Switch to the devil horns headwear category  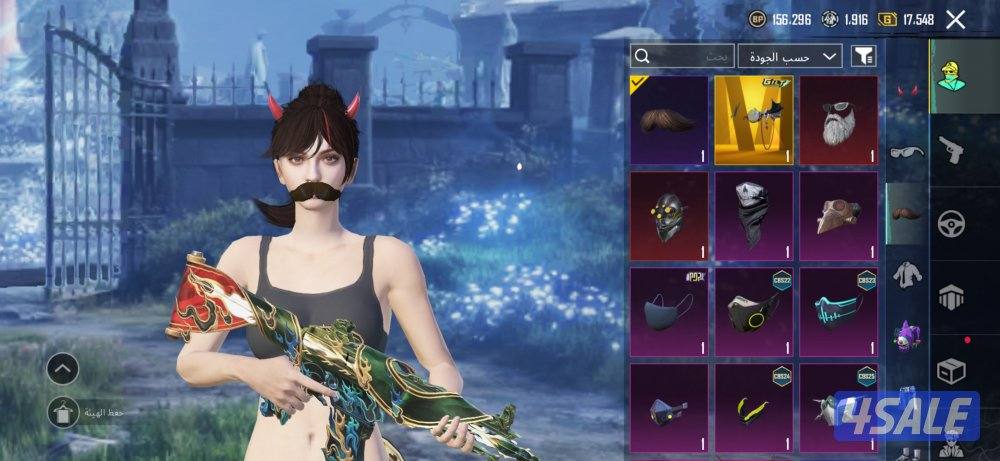point(908,92)
